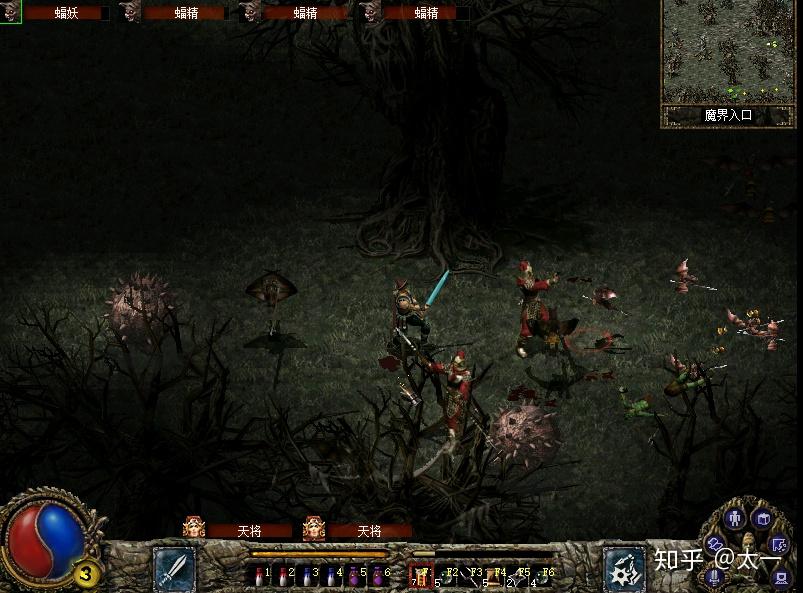Viewport: 803px width, 593px height.
Task: Activate the gear-and-weapons skill icon
Action: coord(624,568)
